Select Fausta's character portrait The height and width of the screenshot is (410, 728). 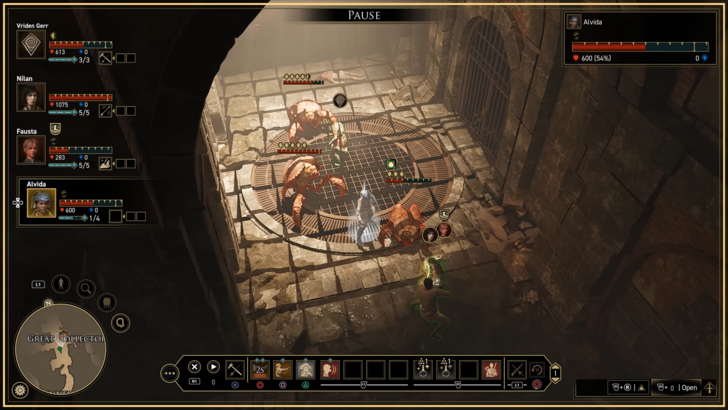pos(31,150)
